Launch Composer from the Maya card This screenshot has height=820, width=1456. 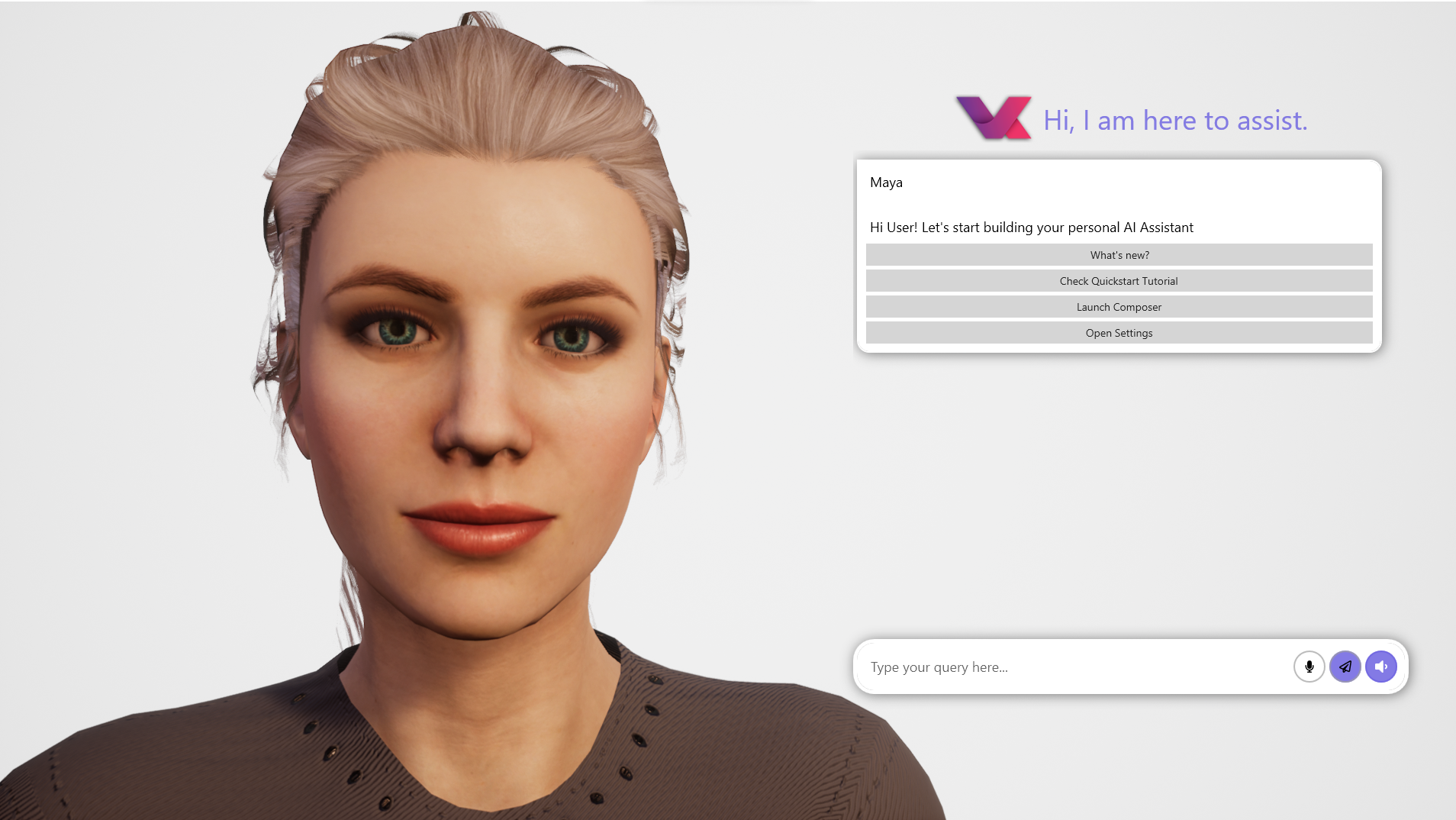coord(1119,306)
